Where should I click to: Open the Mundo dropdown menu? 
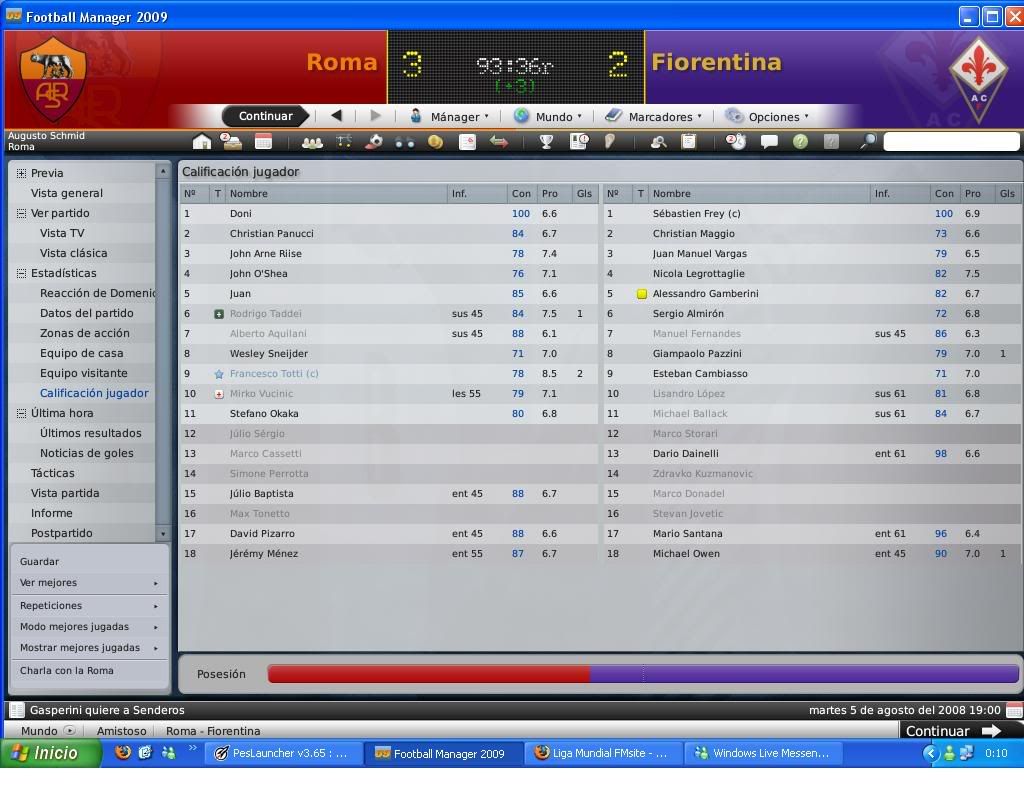click(548, 116)
